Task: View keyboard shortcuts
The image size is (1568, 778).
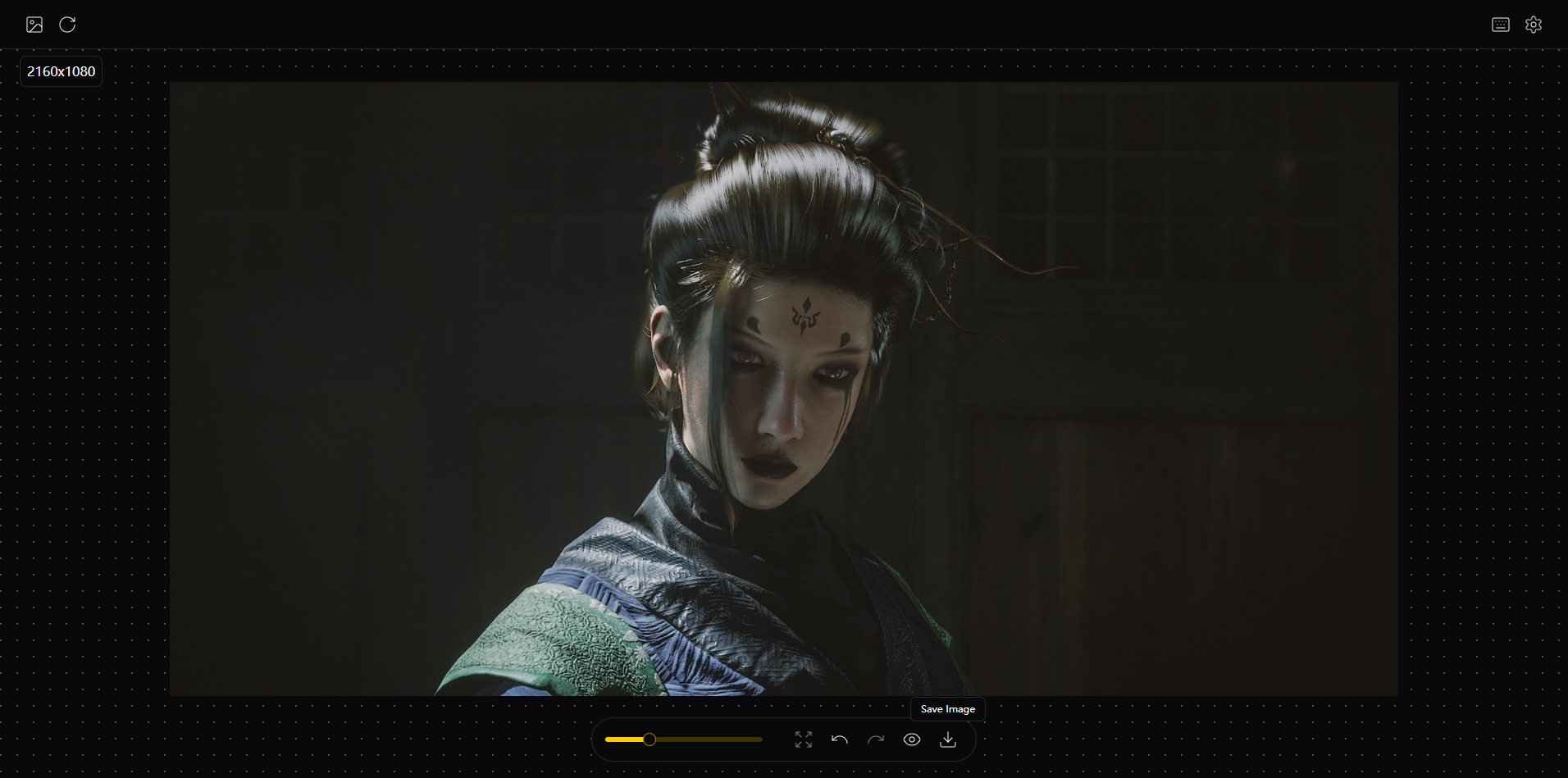Action: point(1500,24)
